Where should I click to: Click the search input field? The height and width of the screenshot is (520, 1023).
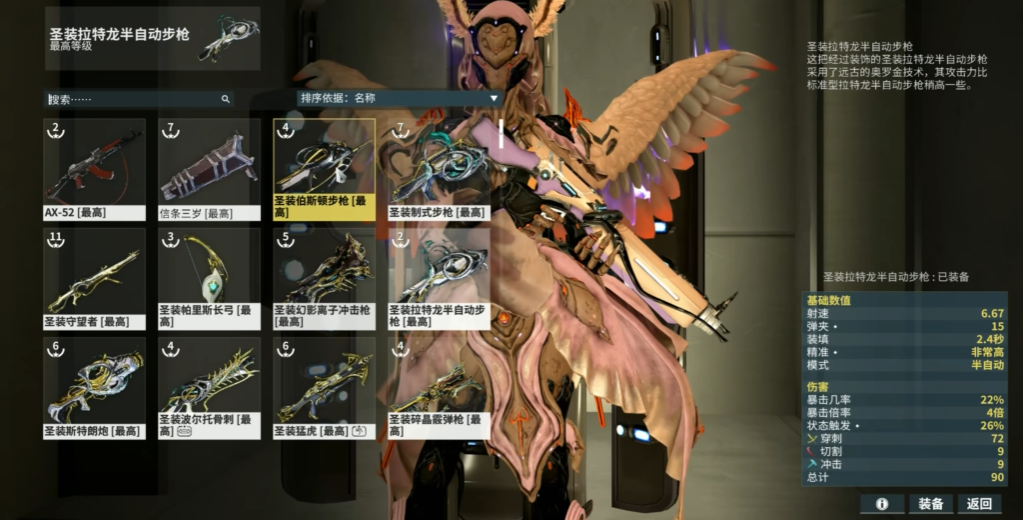click(x=135, y=99)
